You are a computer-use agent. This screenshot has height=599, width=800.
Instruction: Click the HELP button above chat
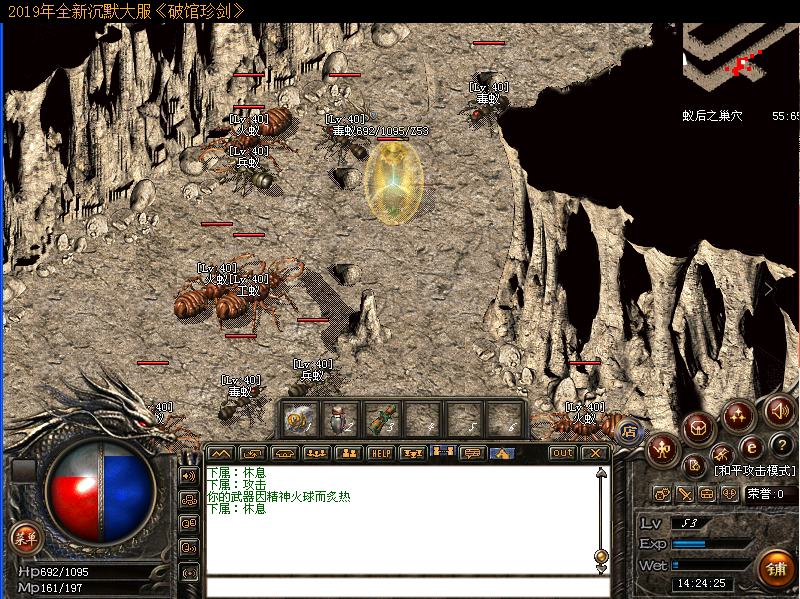coord(380,453)
